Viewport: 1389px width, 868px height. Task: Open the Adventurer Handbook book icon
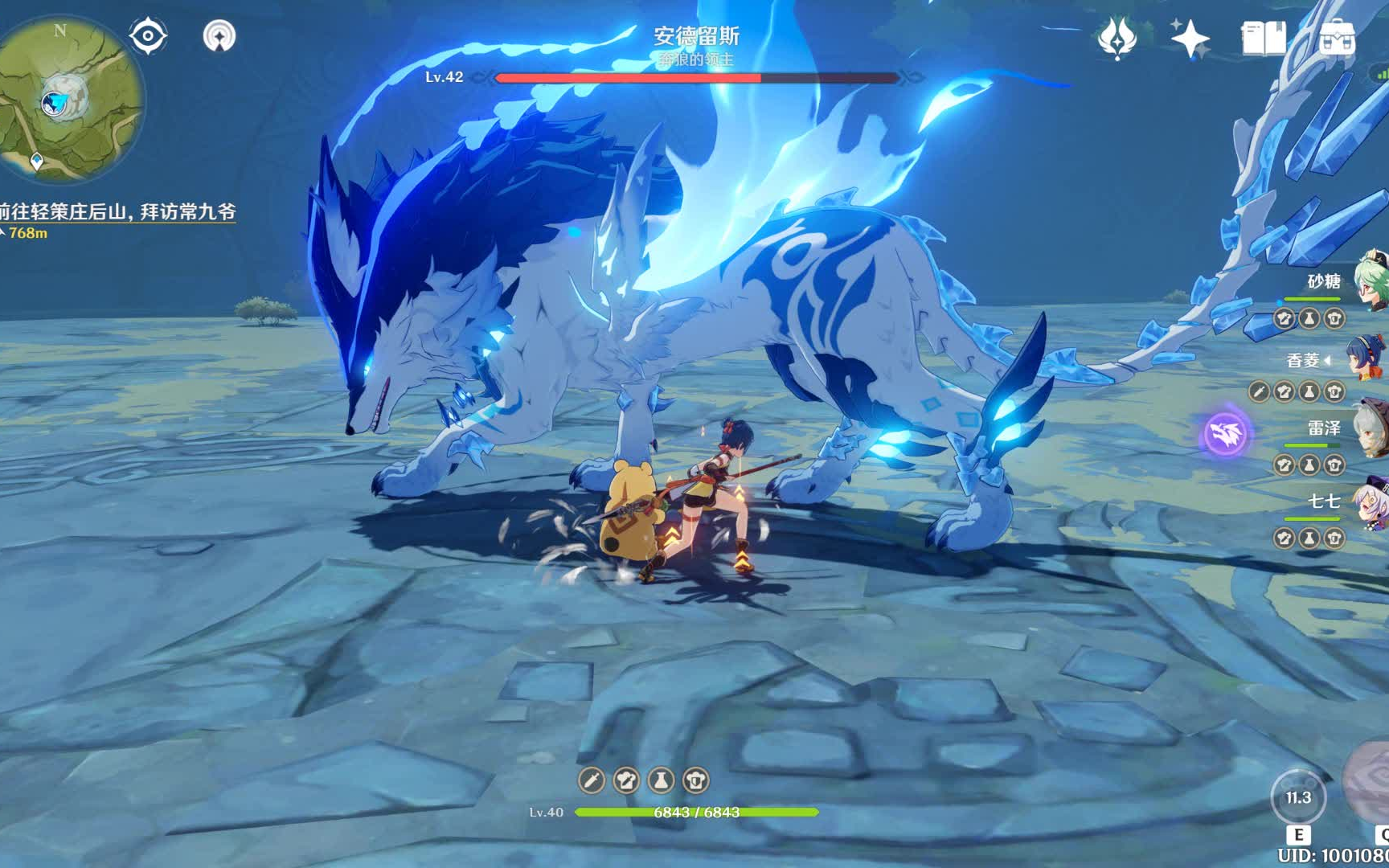point(1263,38)
